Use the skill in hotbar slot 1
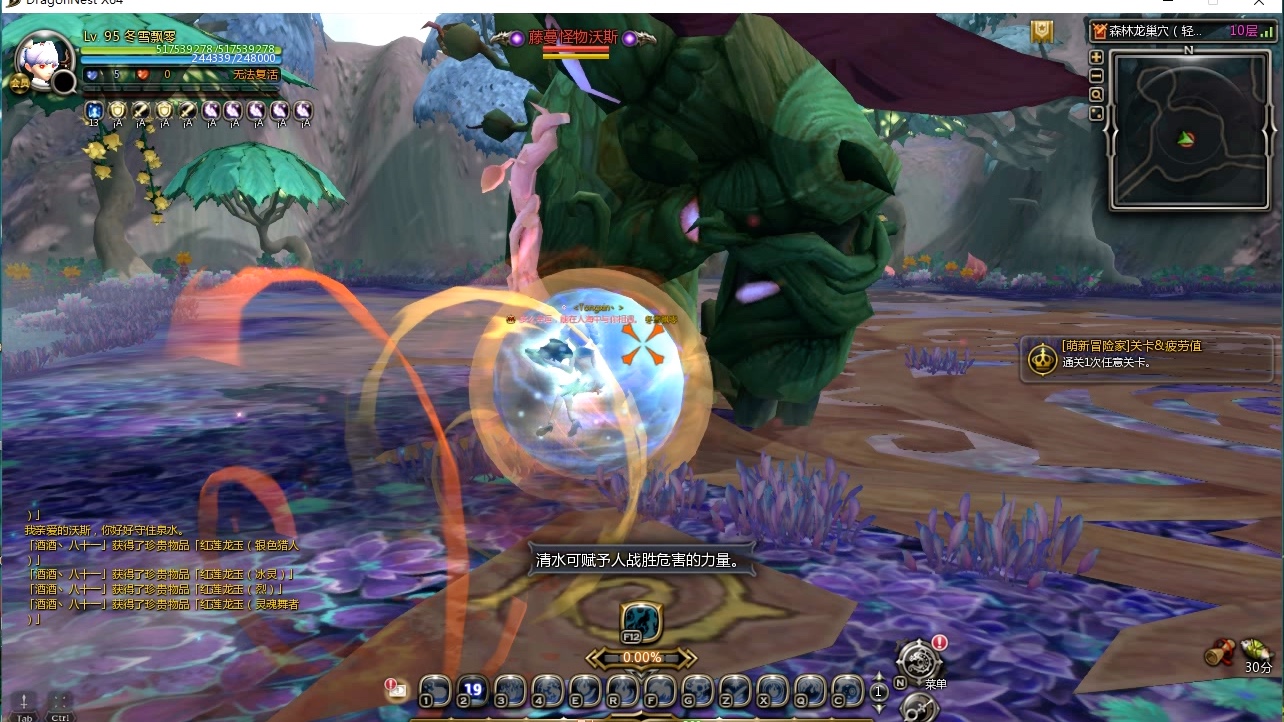1284x722 pixels. (434, 690)
